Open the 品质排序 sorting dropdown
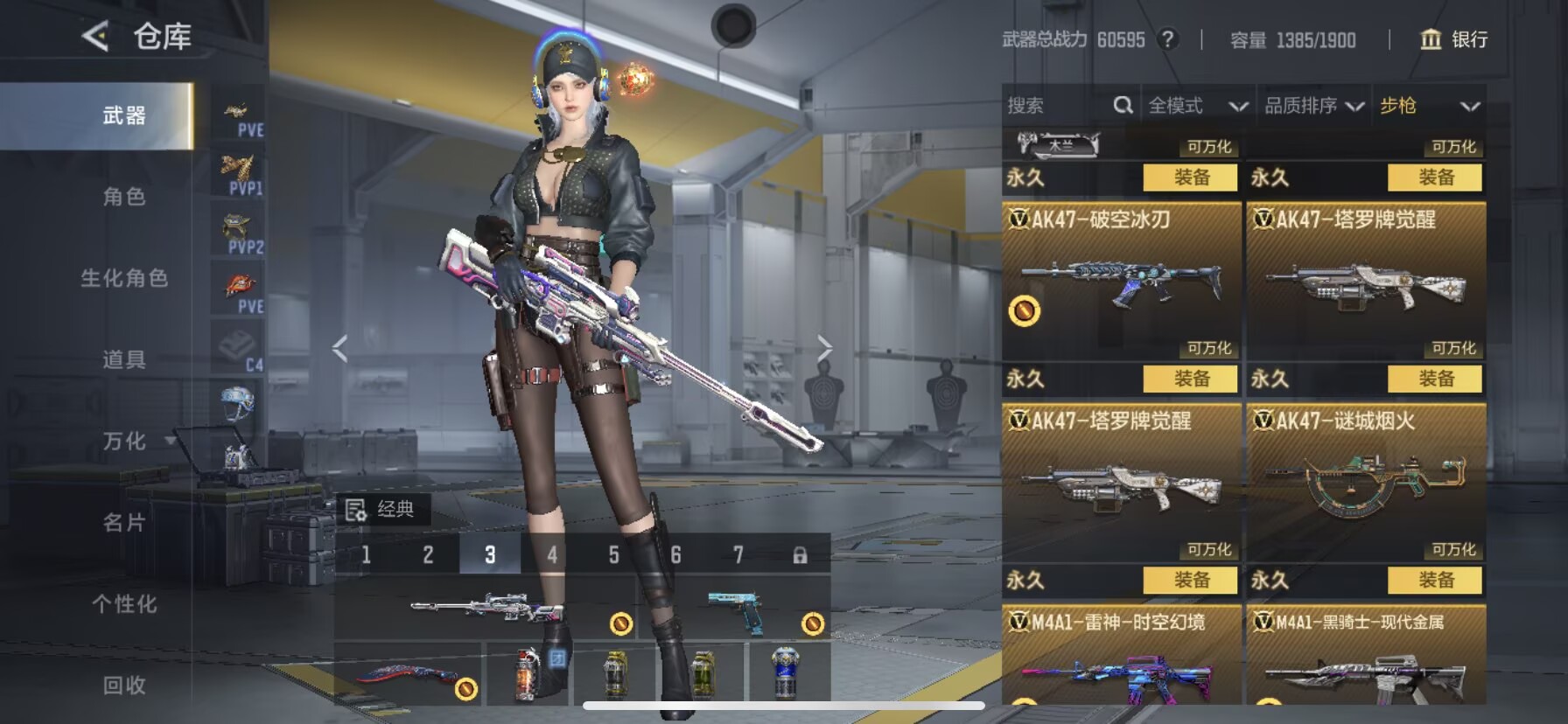 tap(1313, 106)
